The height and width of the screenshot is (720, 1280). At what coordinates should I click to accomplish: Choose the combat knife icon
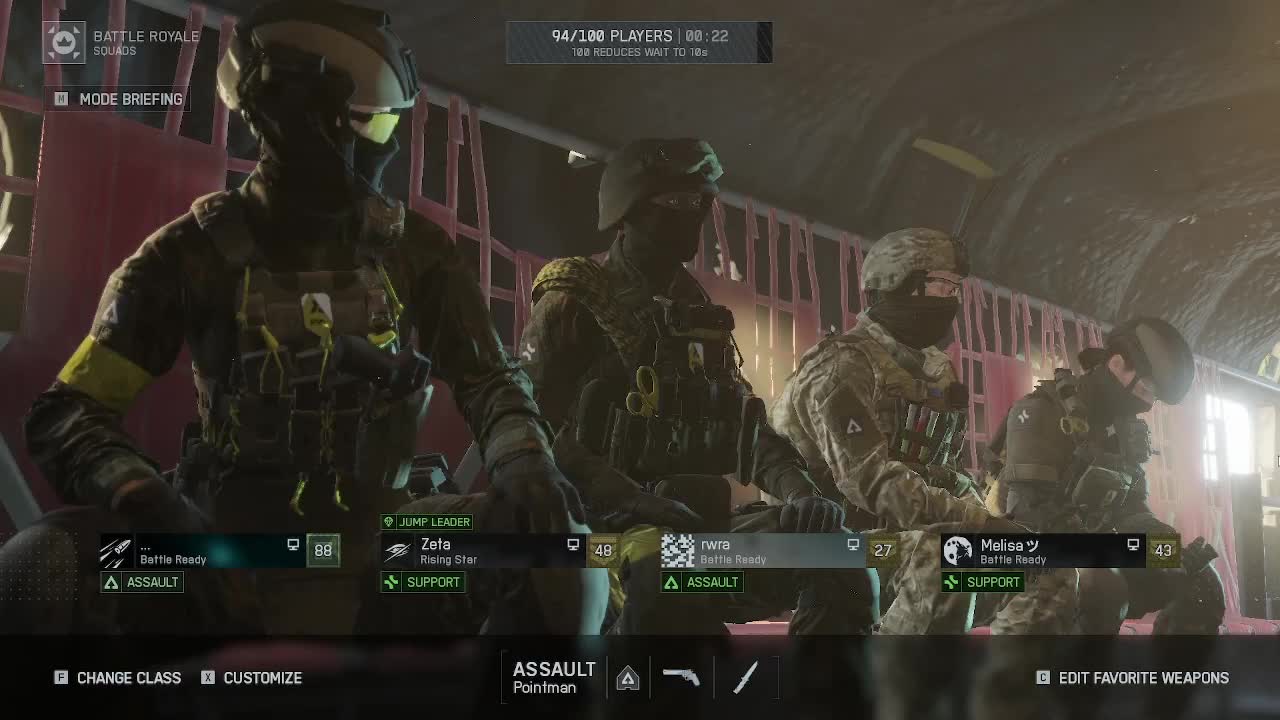click(746, 677)
